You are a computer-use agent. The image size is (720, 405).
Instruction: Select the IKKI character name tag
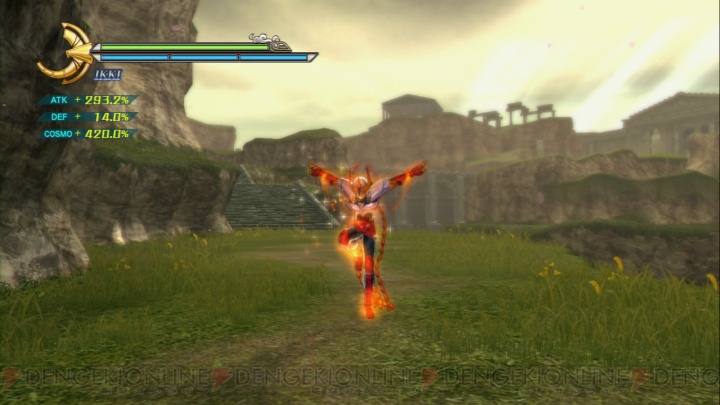coord(108,74)
